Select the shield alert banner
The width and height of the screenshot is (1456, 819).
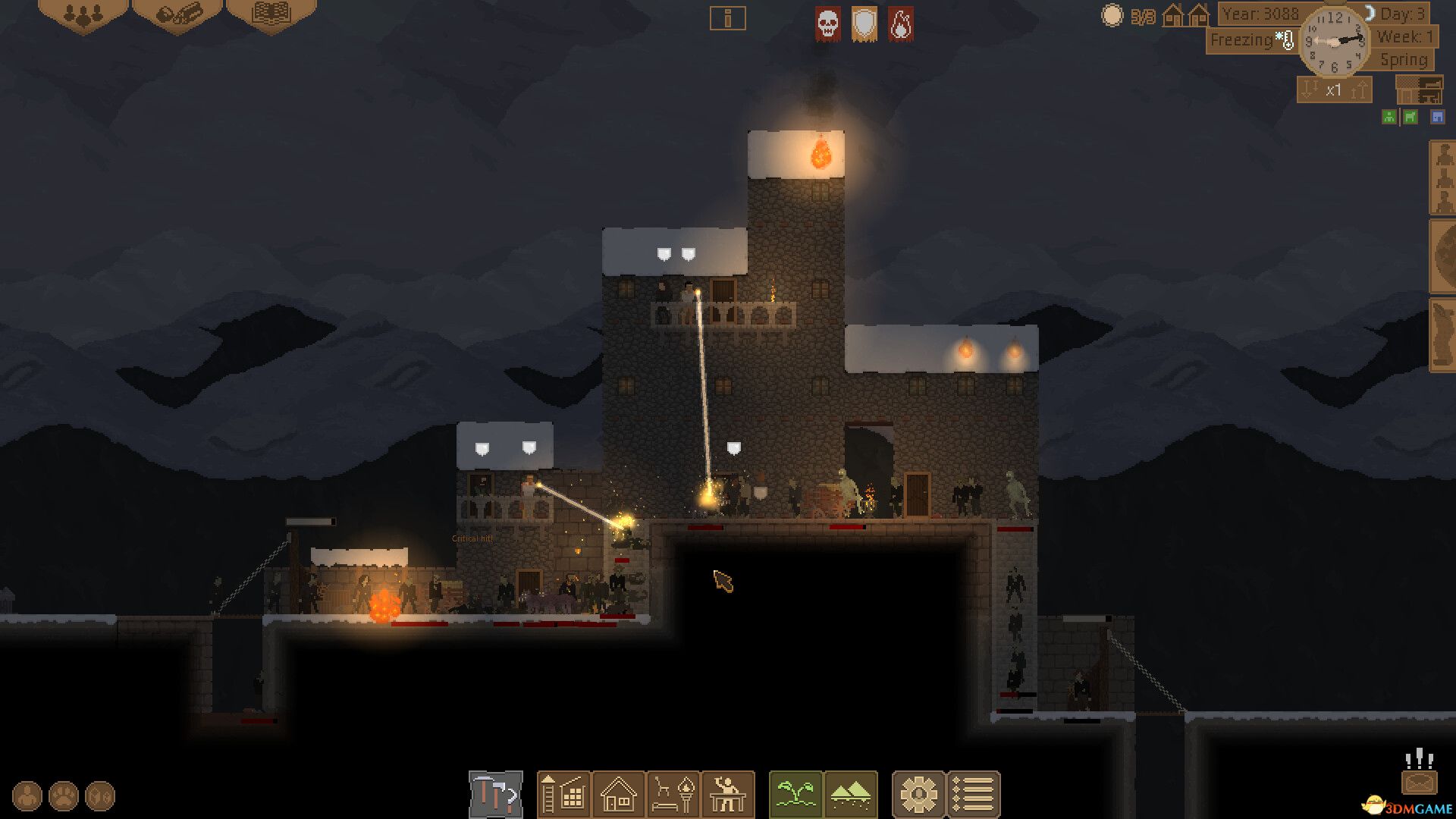tap(864, 24)
